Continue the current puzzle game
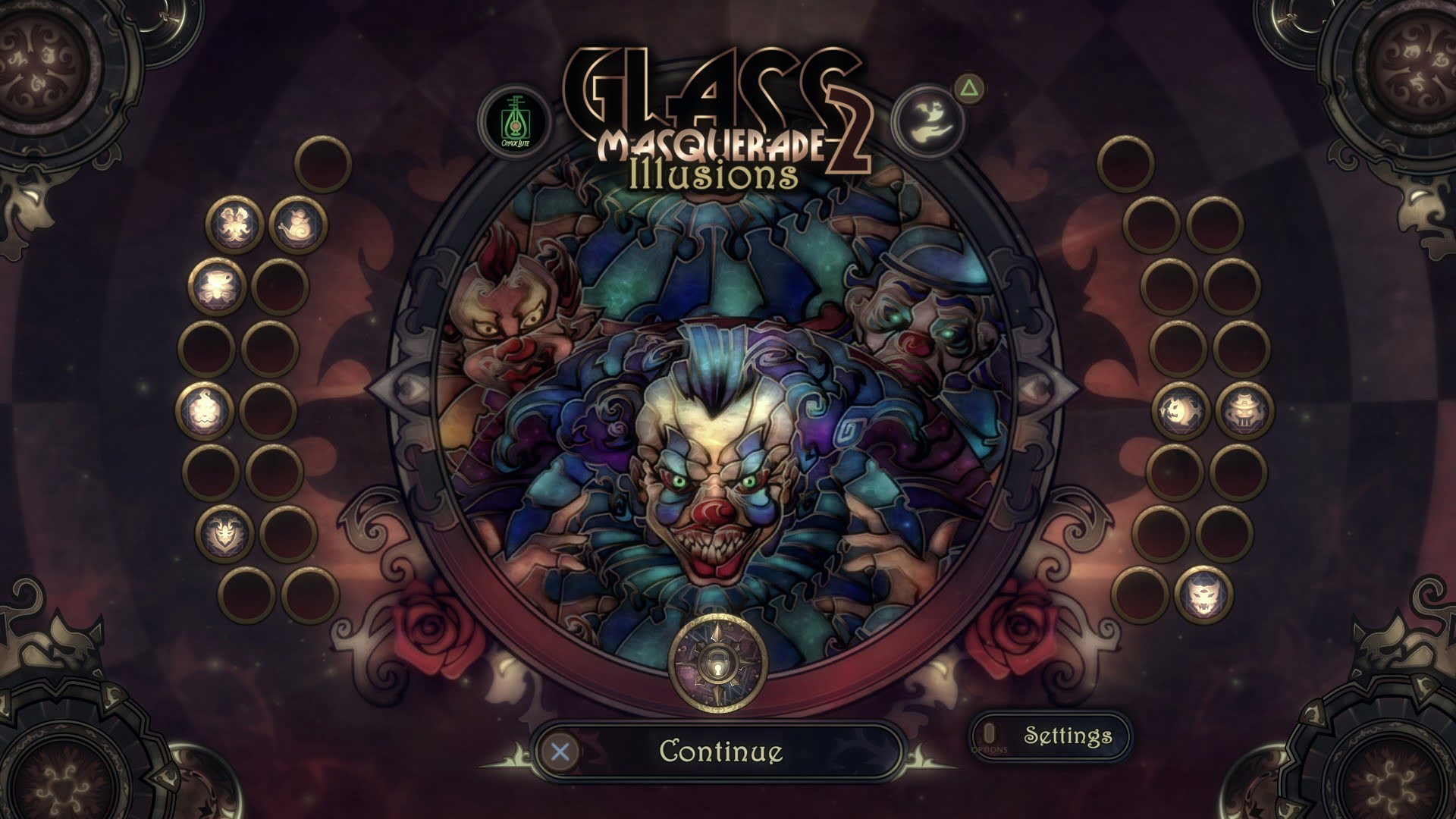The height and width of the screenshot is (819, 1456). pos(720,752)
